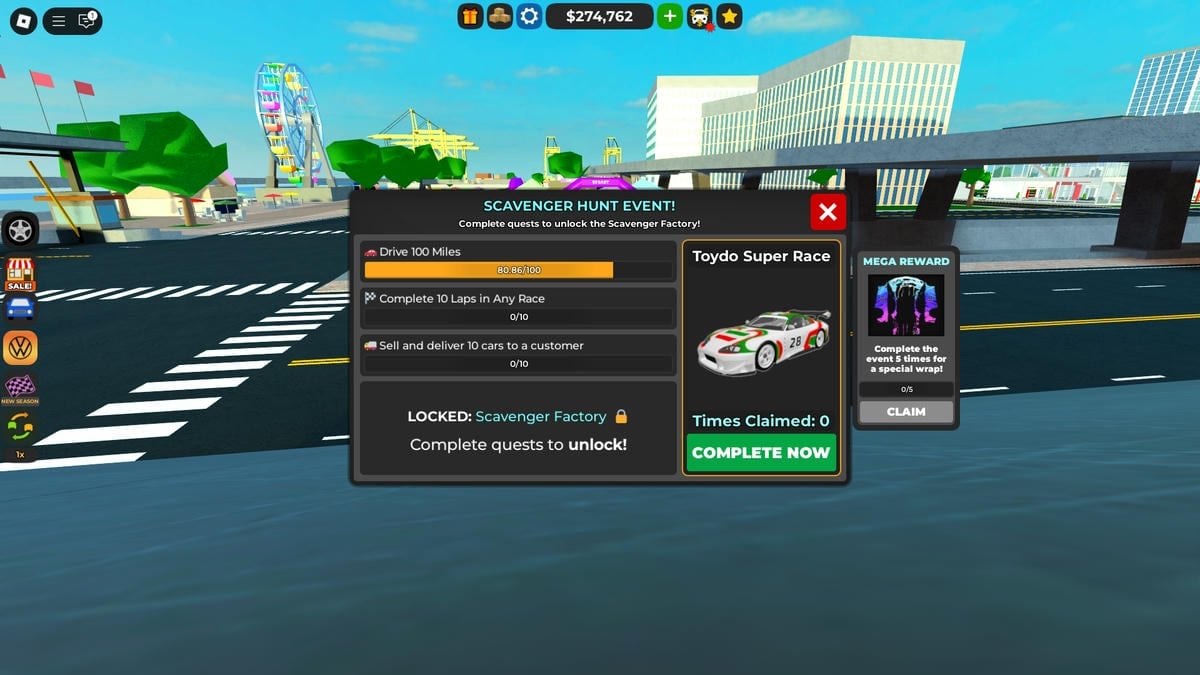Open the gold star icon
1200x675 pixels.
[x=730, y=16]
